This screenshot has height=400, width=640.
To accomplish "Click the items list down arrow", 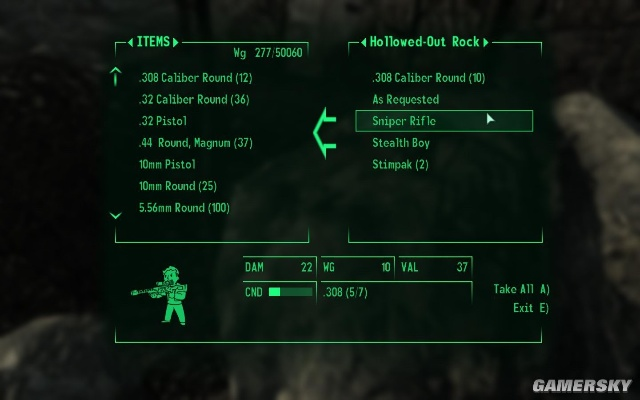I will (116, 215).
